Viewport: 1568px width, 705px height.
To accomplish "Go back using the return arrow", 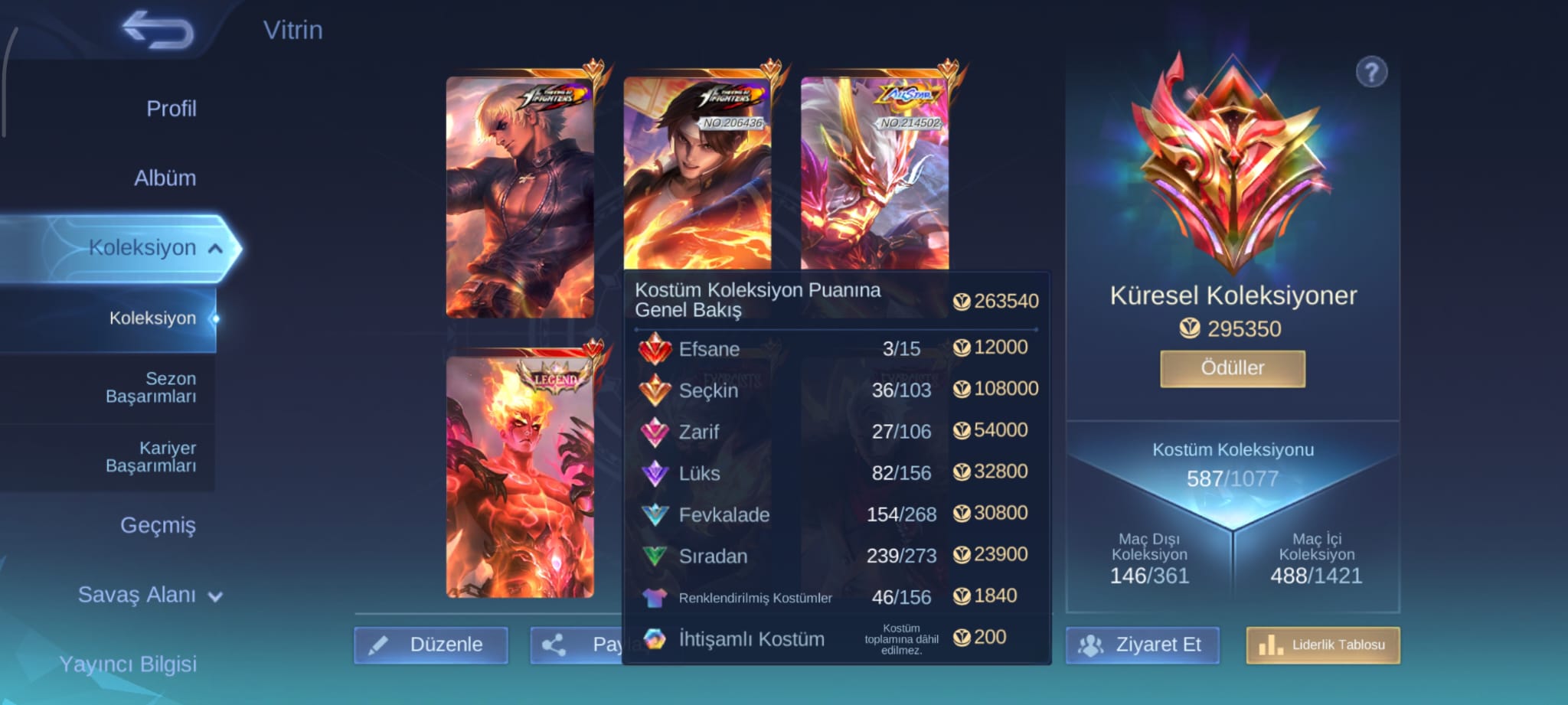I will point(158,31).
